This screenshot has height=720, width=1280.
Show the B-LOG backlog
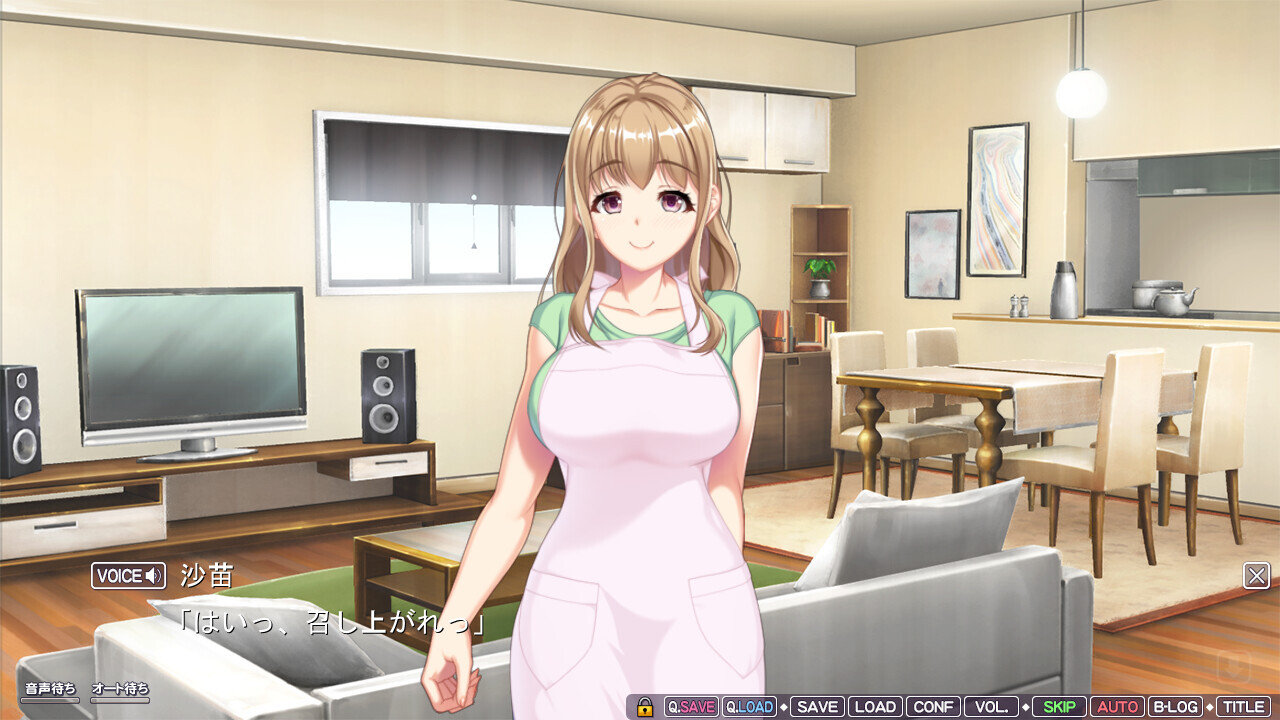click(1175, 707)
